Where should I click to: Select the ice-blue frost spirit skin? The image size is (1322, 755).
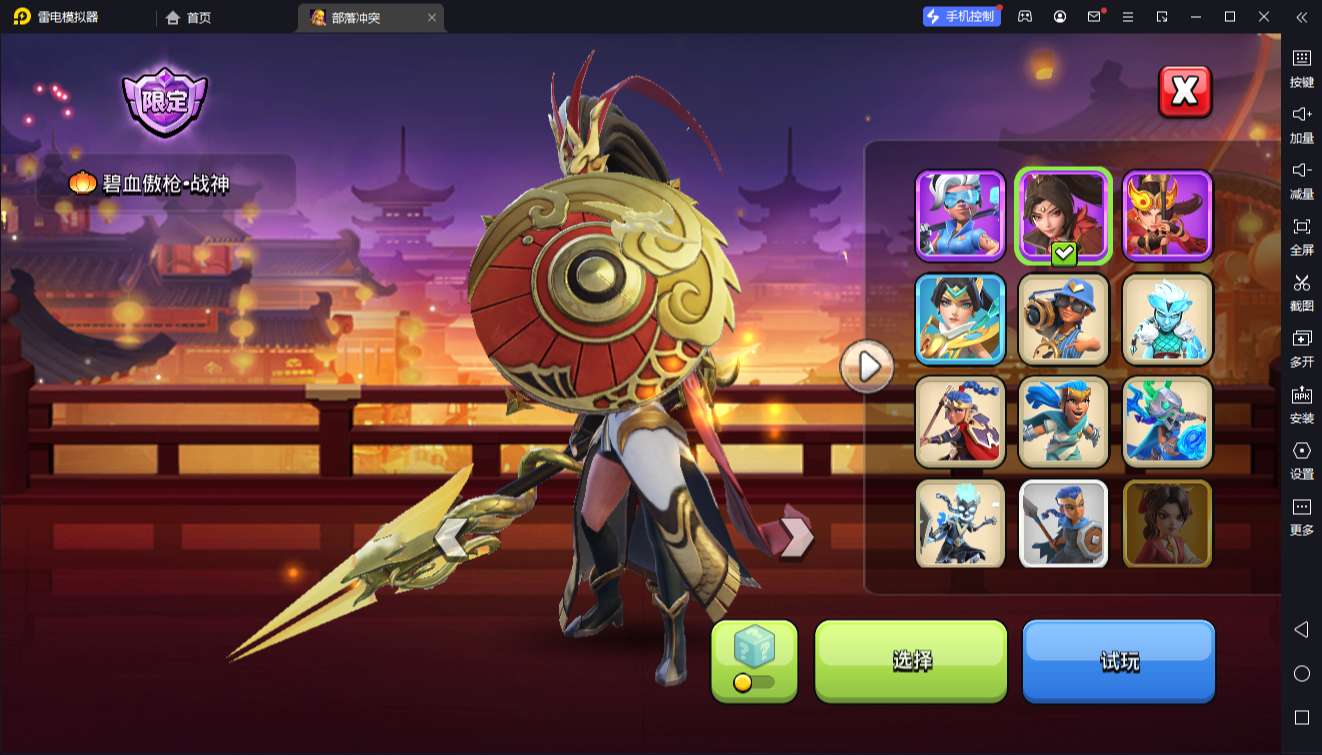coord(1167,319)
